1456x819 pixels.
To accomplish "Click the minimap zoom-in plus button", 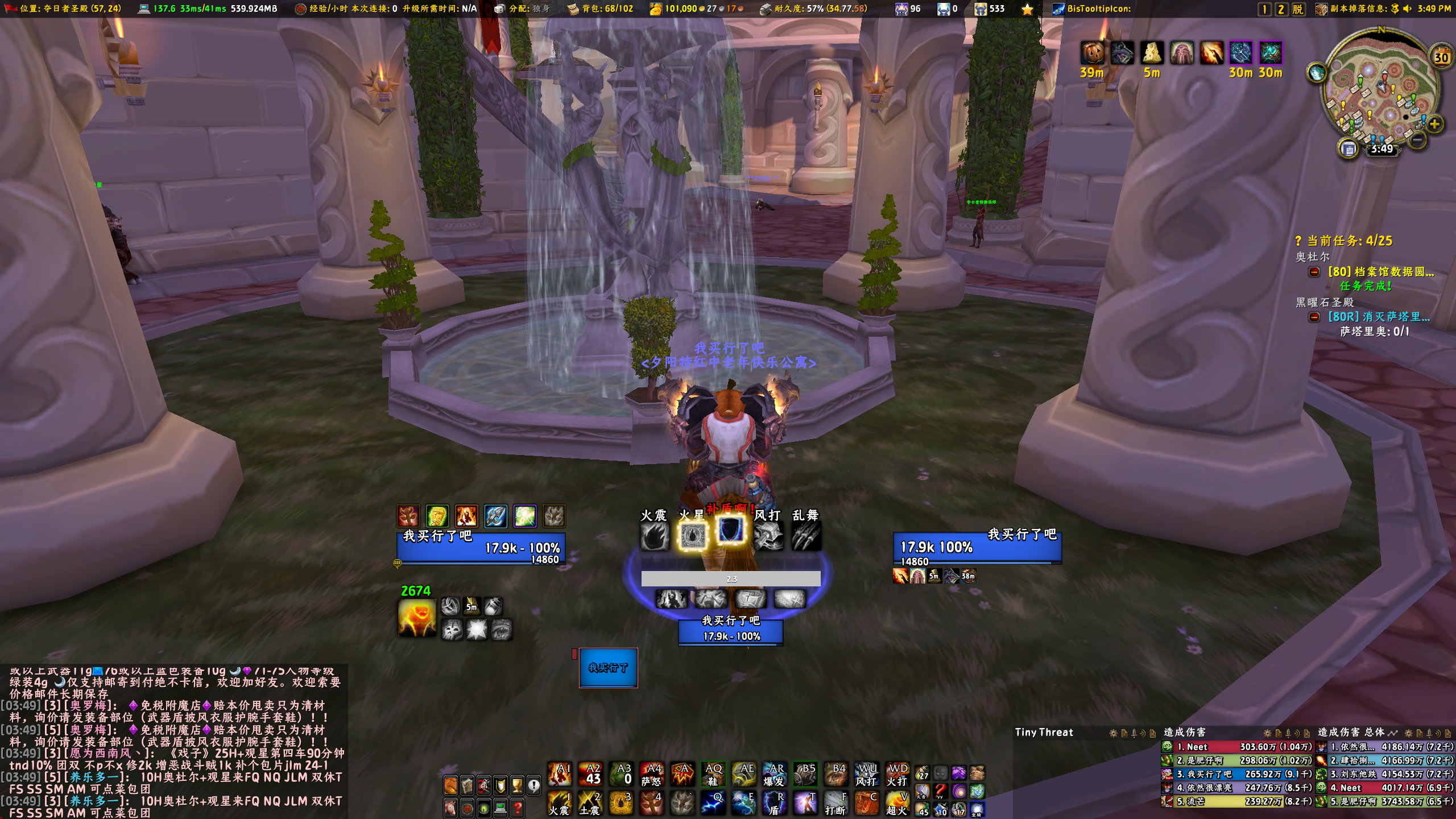I will tap(1434, 124).
